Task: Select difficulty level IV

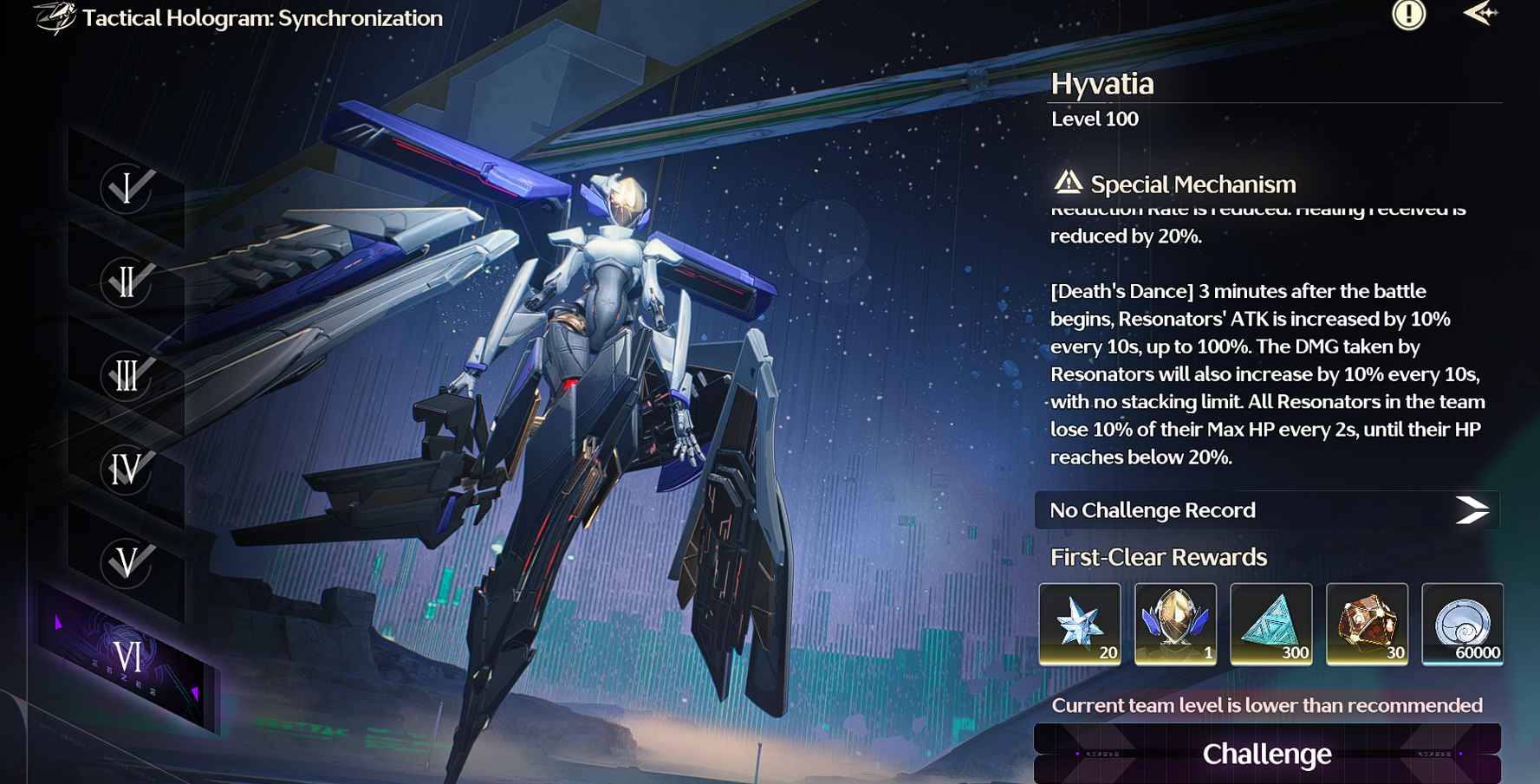Action: click(x=127, y=469)
